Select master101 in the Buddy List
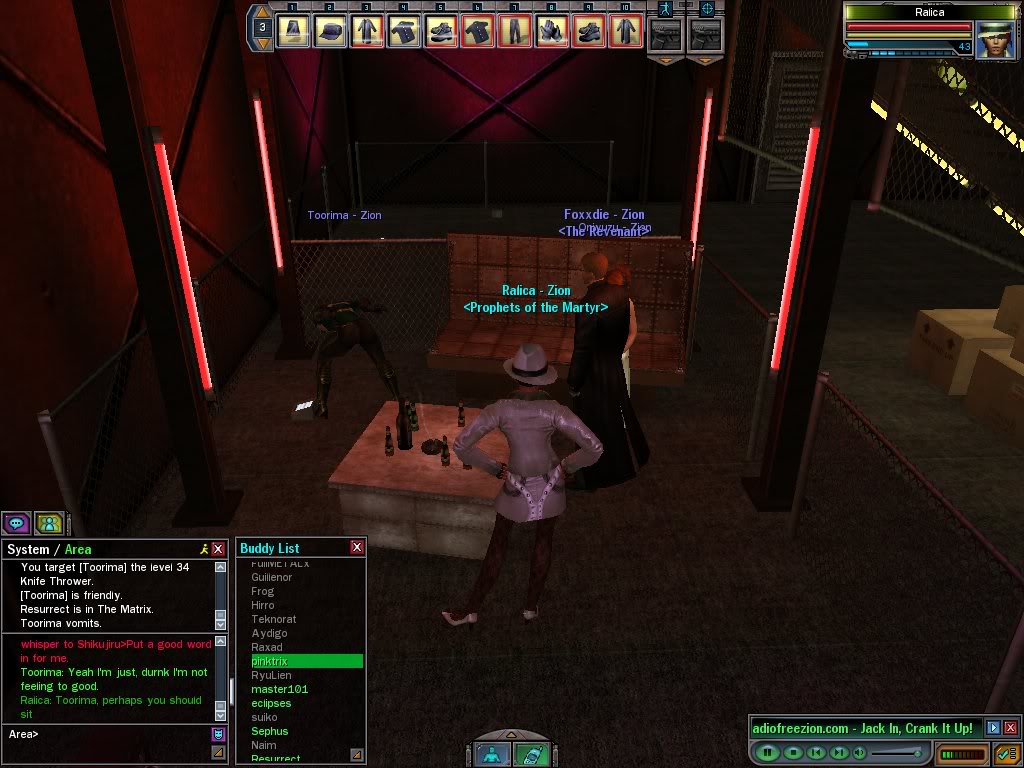 (279, 689)
